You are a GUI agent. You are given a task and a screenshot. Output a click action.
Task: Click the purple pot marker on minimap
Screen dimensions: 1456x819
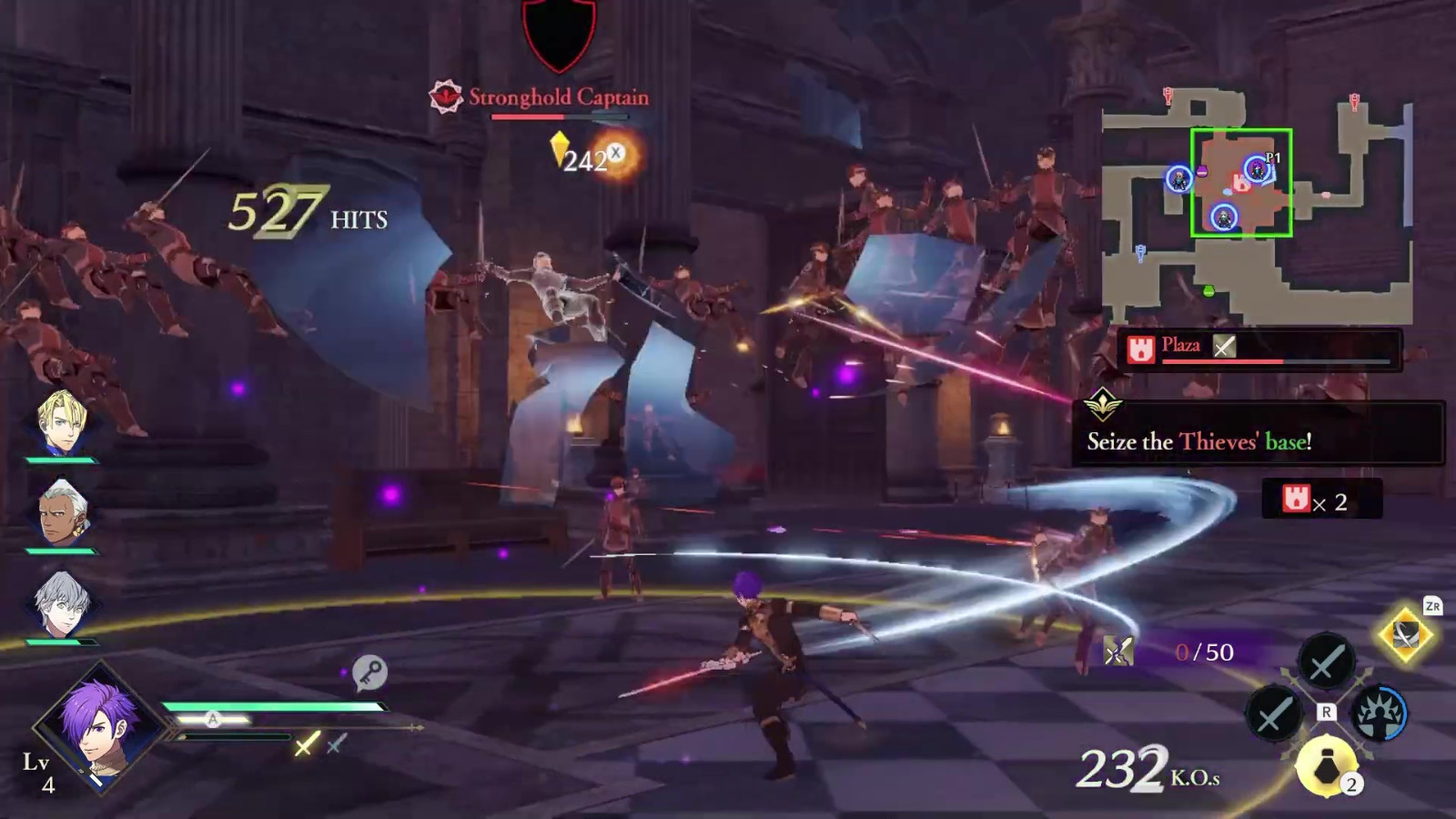pyautogui.click(x=1201, y=171)
